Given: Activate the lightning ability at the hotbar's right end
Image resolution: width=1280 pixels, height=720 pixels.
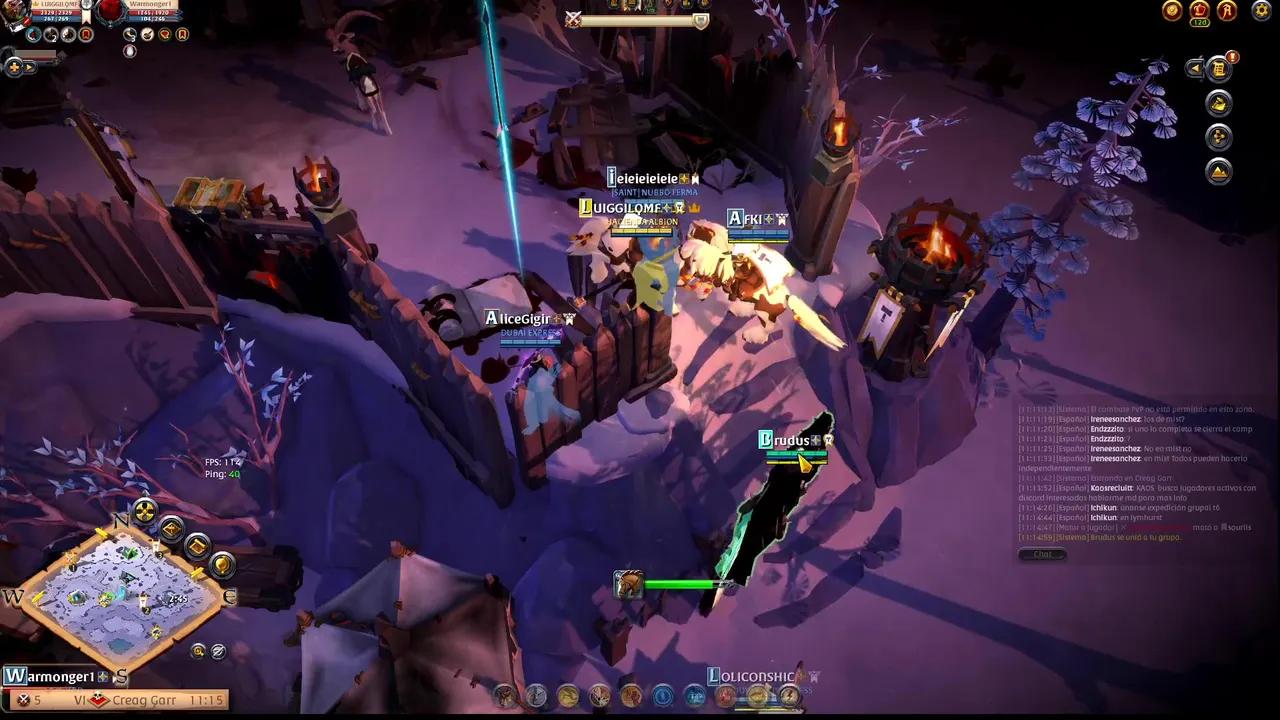Looking at the screenshot, I should [x=789, y=696].
